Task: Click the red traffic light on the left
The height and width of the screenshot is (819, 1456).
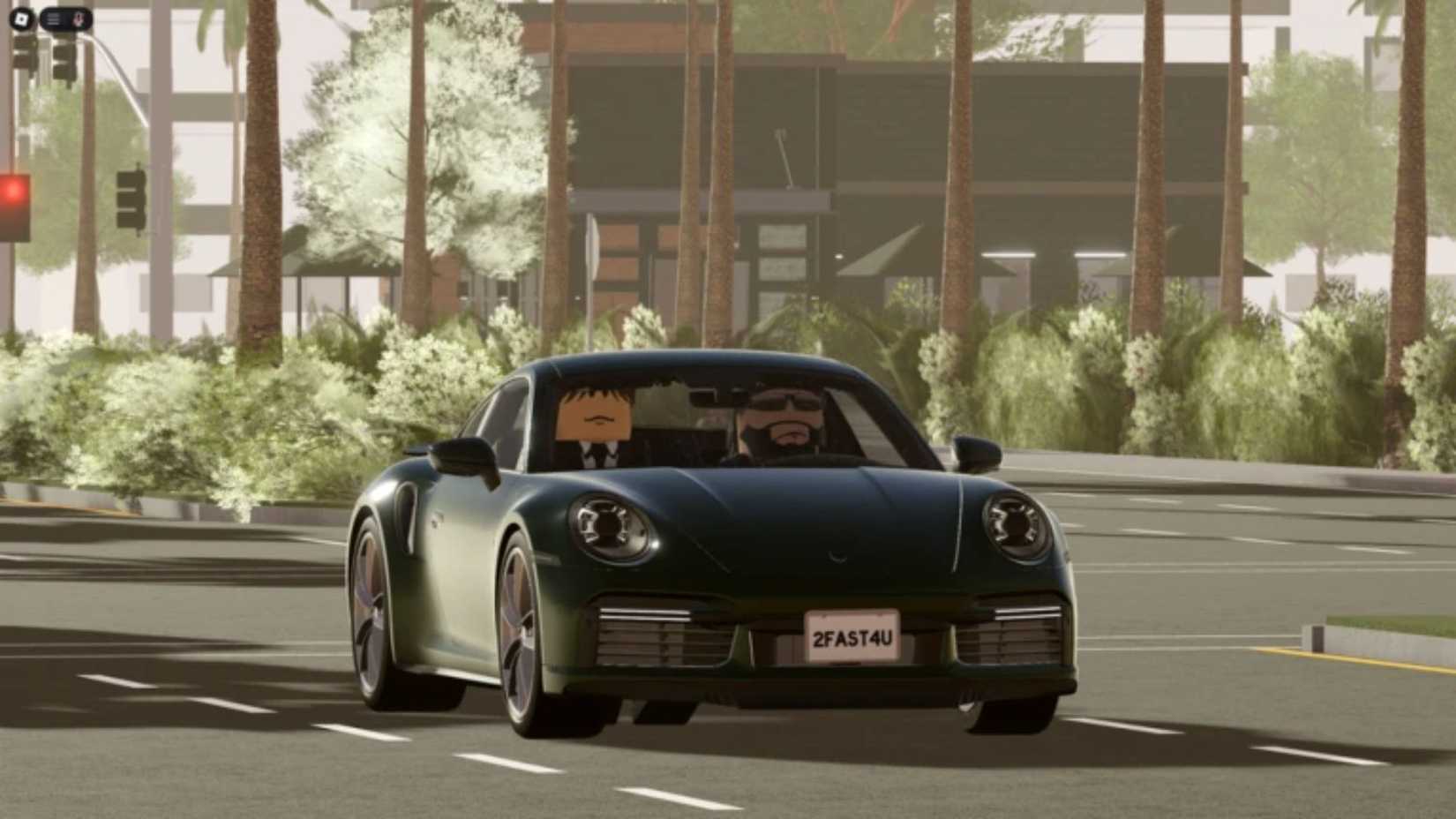Action: [x=13, y=189]
